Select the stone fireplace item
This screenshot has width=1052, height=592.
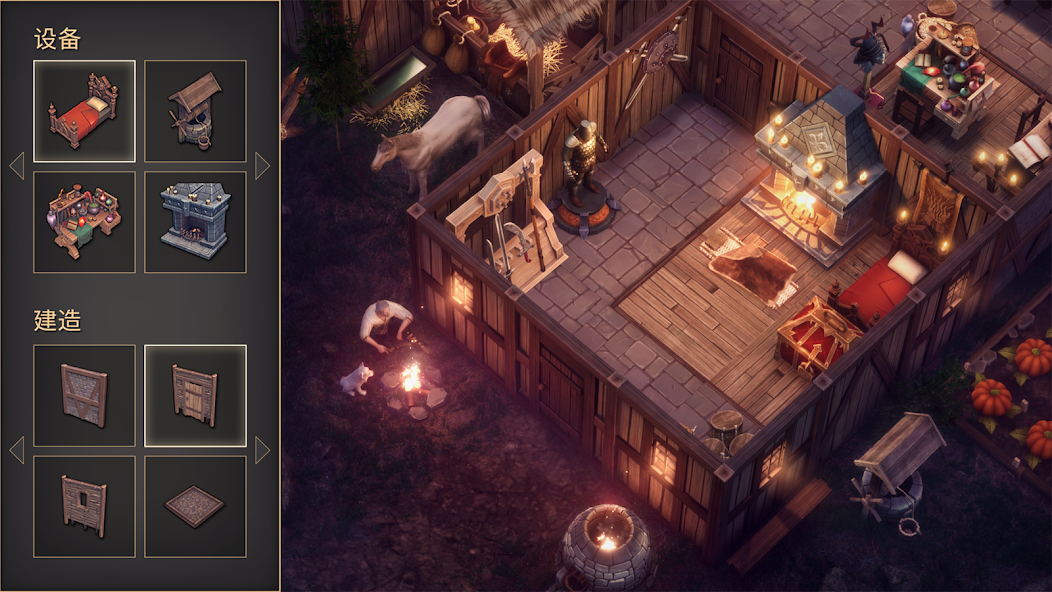(195, 222)
